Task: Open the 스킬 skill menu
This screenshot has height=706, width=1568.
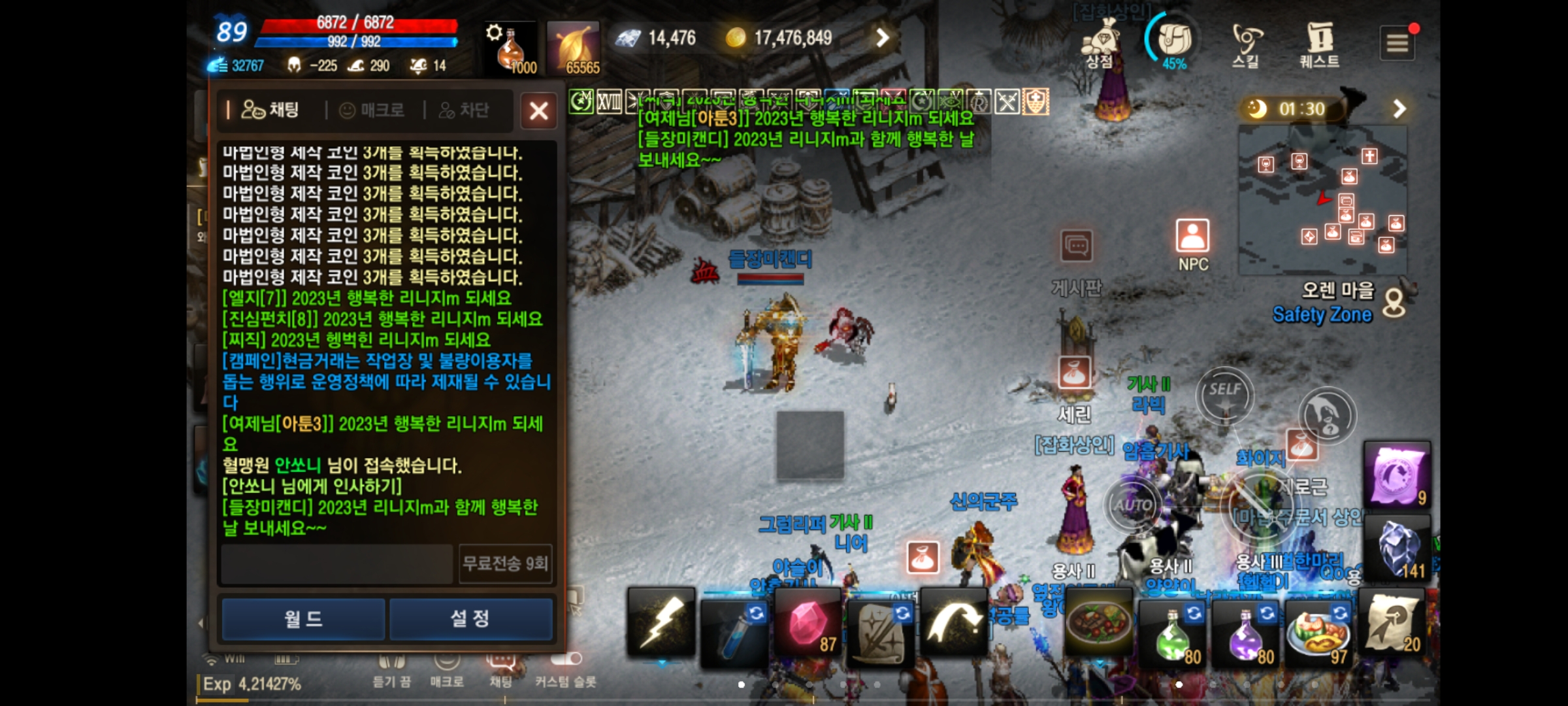Action: [x=1246, y=44]
